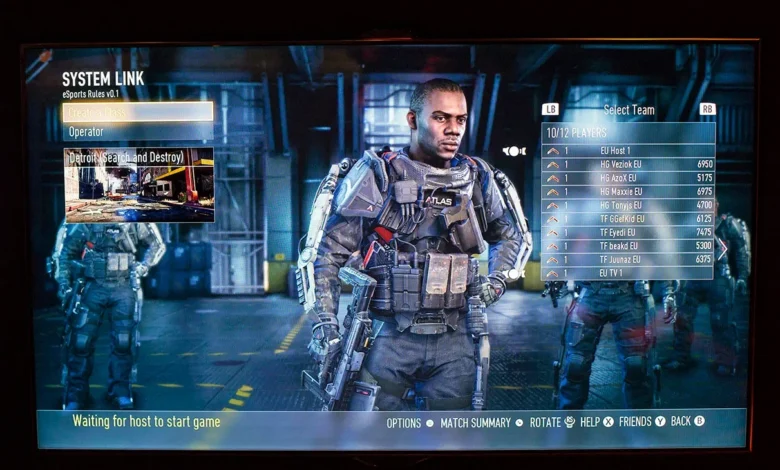Show the Match Summary

(x=481, y=423)
